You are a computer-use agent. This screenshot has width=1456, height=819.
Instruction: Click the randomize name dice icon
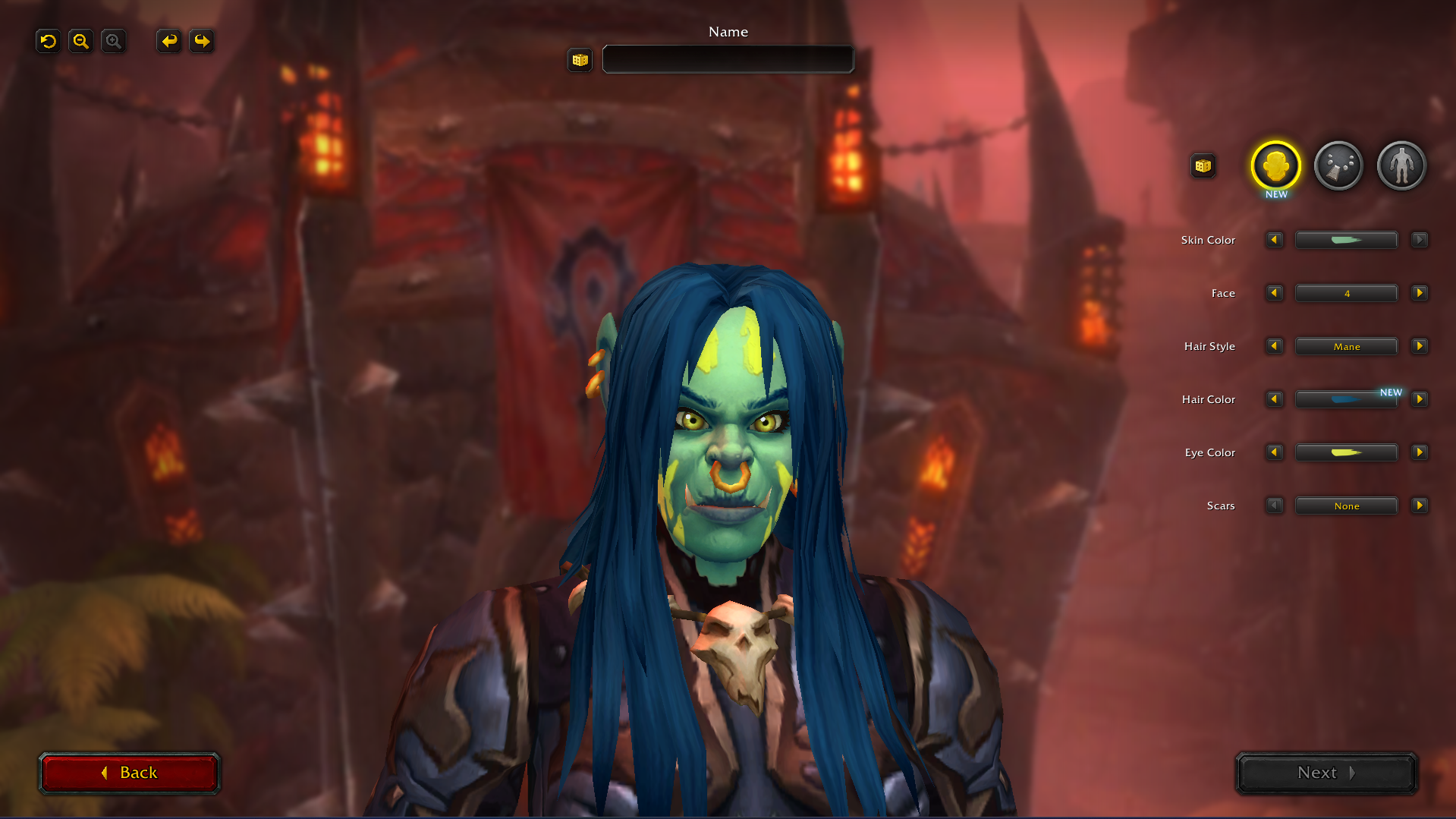(580, 60)
